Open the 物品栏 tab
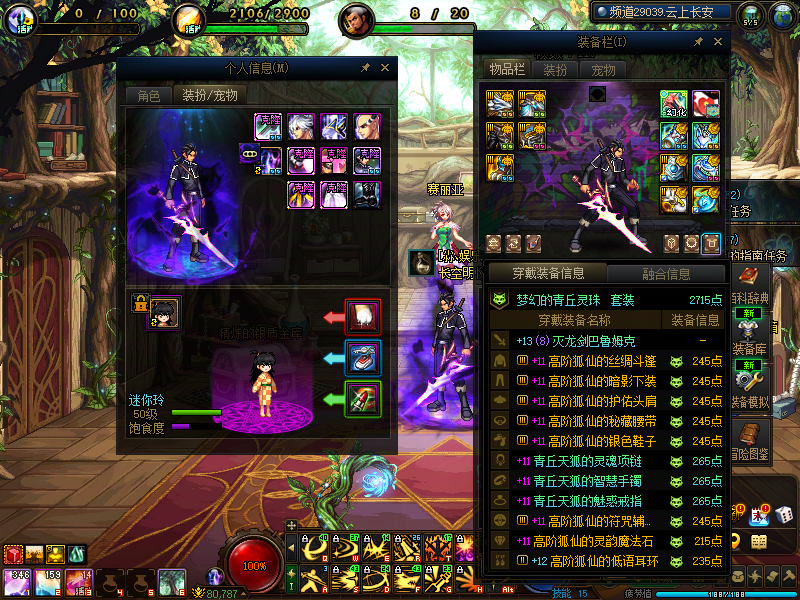 506,69
